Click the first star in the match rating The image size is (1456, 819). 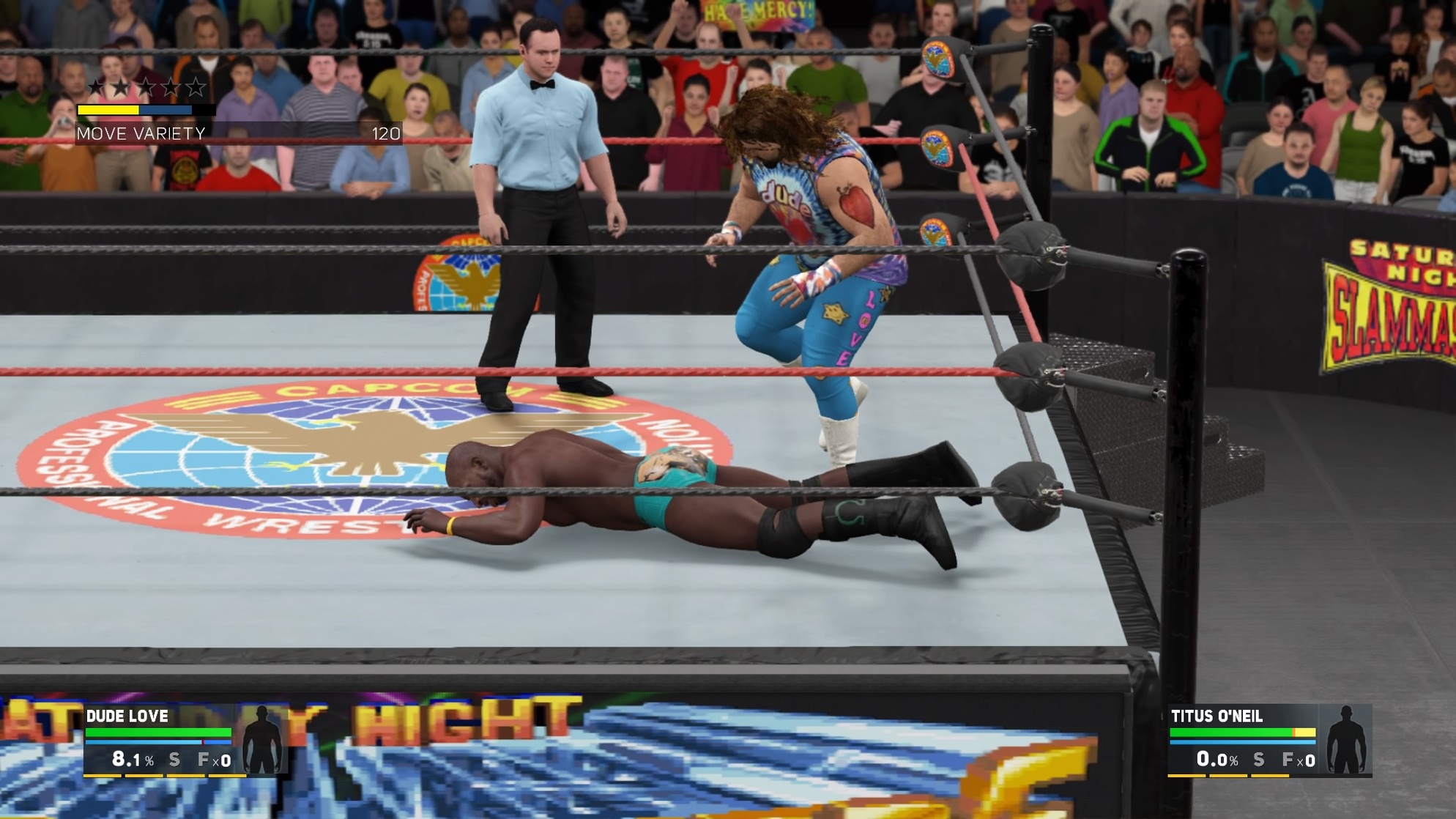96,87
